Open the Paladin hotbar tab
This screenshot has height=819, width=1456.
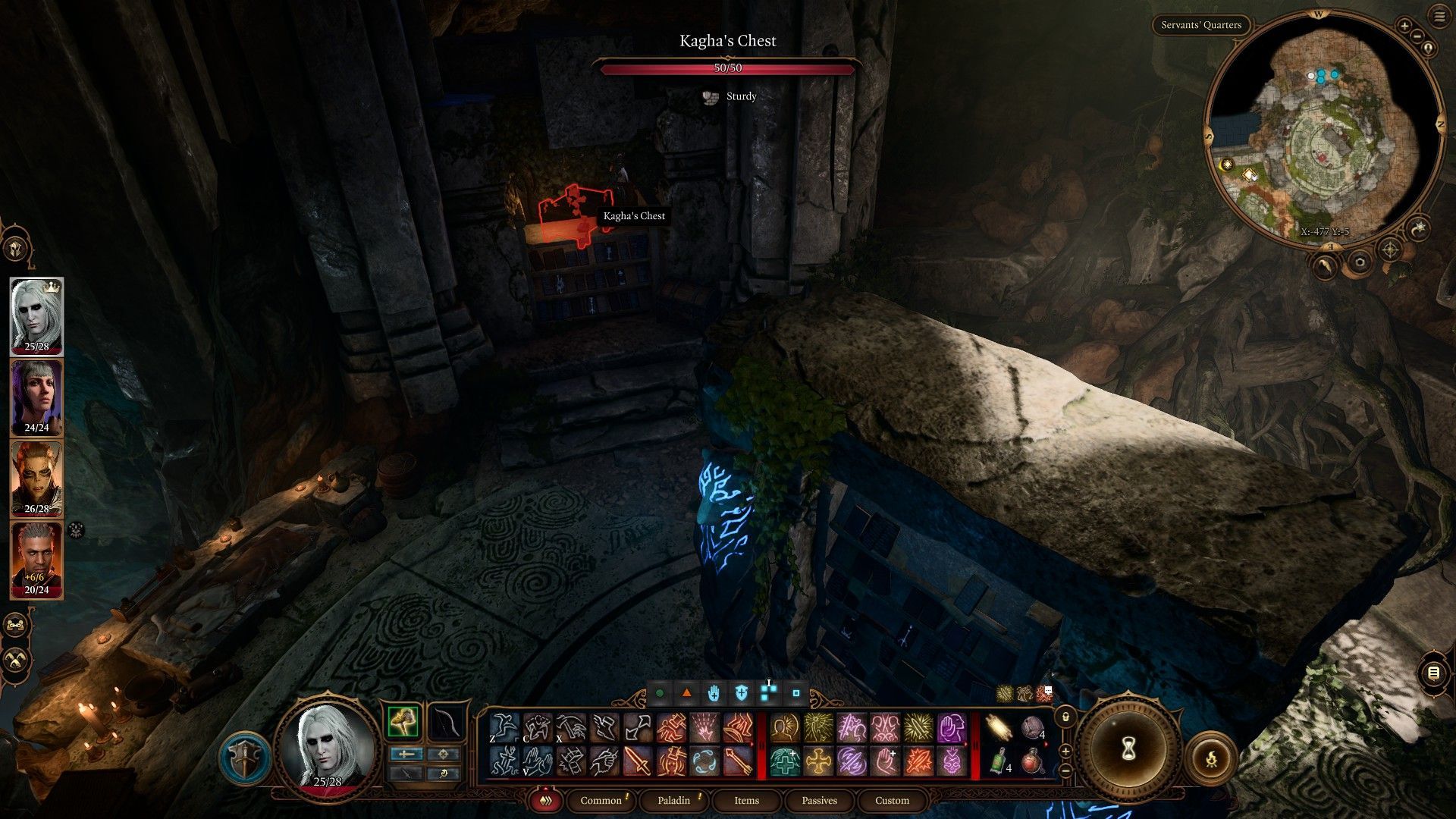pos(673,800)
